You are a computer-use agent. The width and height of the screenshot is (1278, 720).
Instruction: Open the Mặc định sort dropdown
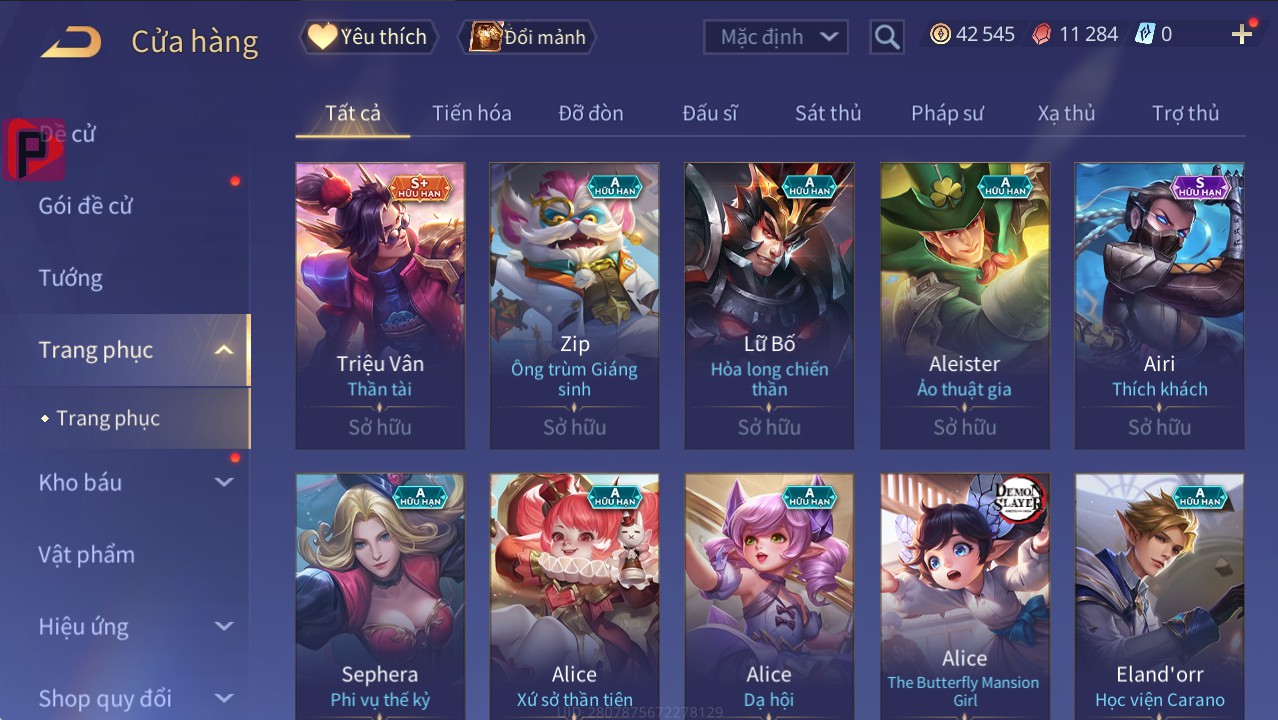[776, 37]
